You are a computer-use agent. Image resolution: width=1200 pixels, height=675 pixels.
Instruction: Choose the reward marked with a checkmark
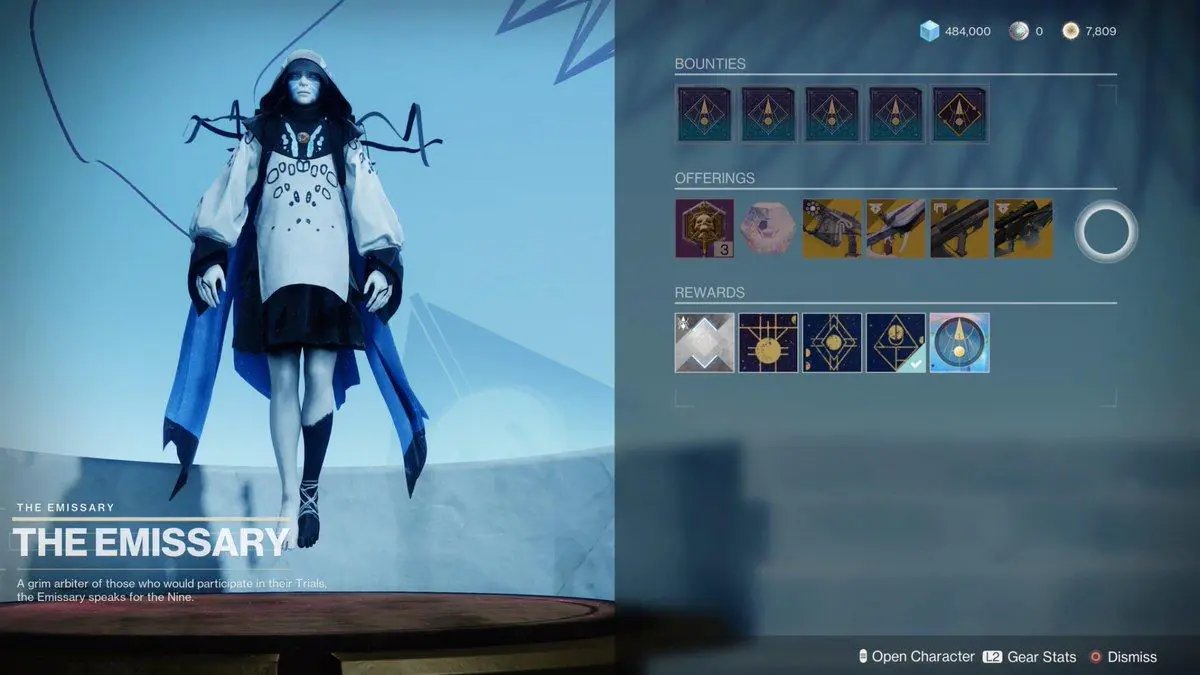(x=896, y=342)
